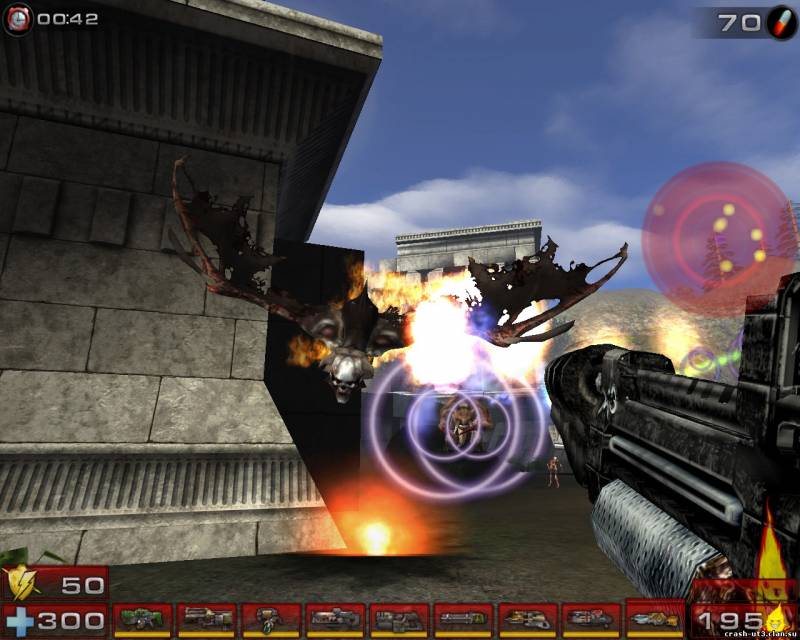Equip the Shock Rifle from the weapon bar
Image resolution: width=800 pixels, height=640 pixels.
(x=335, y=620)
